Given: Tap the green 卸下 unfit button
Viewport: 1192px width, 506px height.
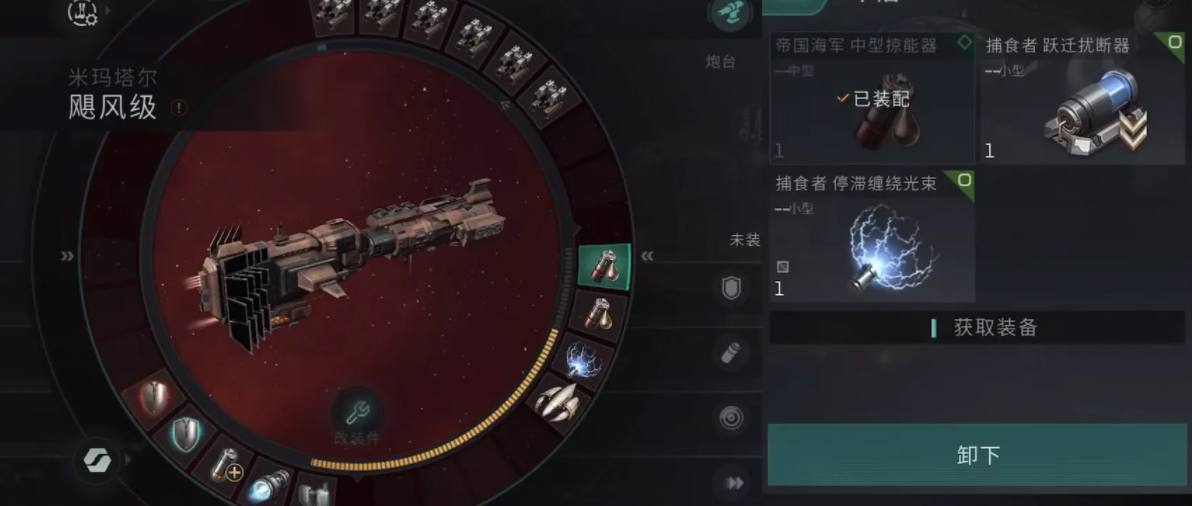Looking at the screenshot, I should coord(977,455).
